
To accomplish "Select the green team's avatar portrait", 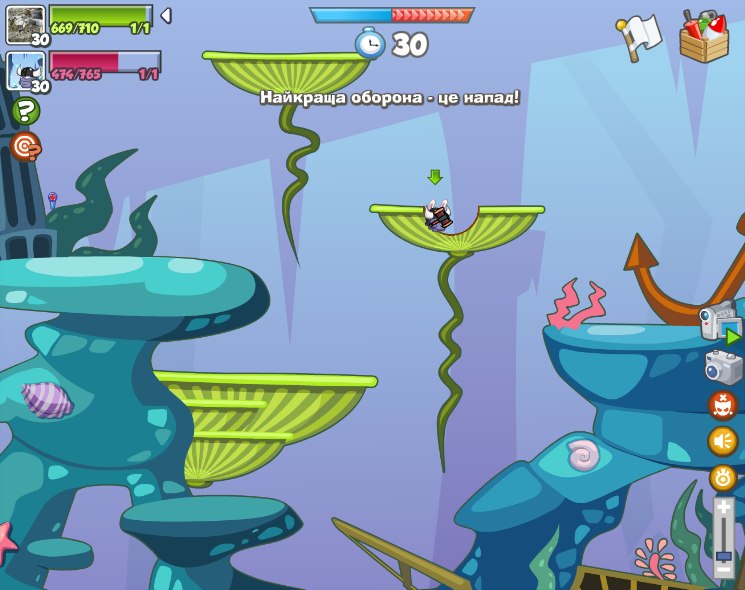I will coord(25,23).
